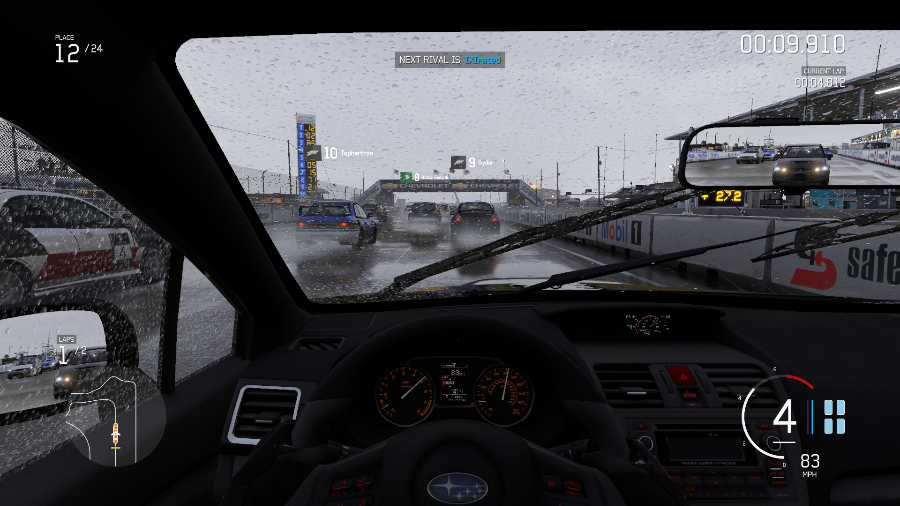Click the gear number 4 tachometer dial
Viewport: 900px width, 506px height.
(x=785, y=416)
